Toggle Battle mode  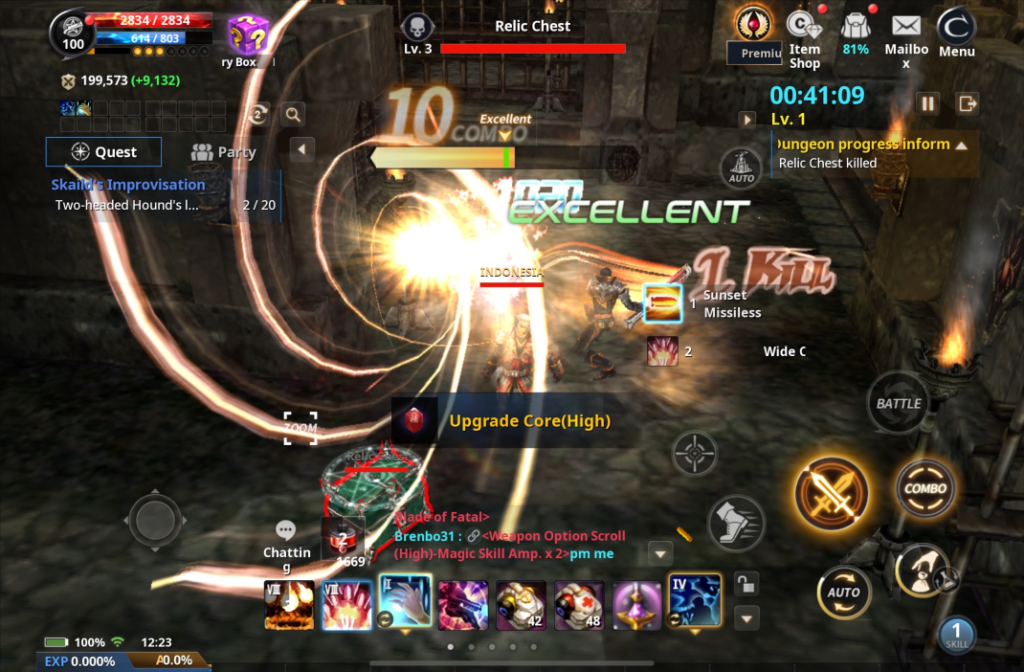click(898, 403)
